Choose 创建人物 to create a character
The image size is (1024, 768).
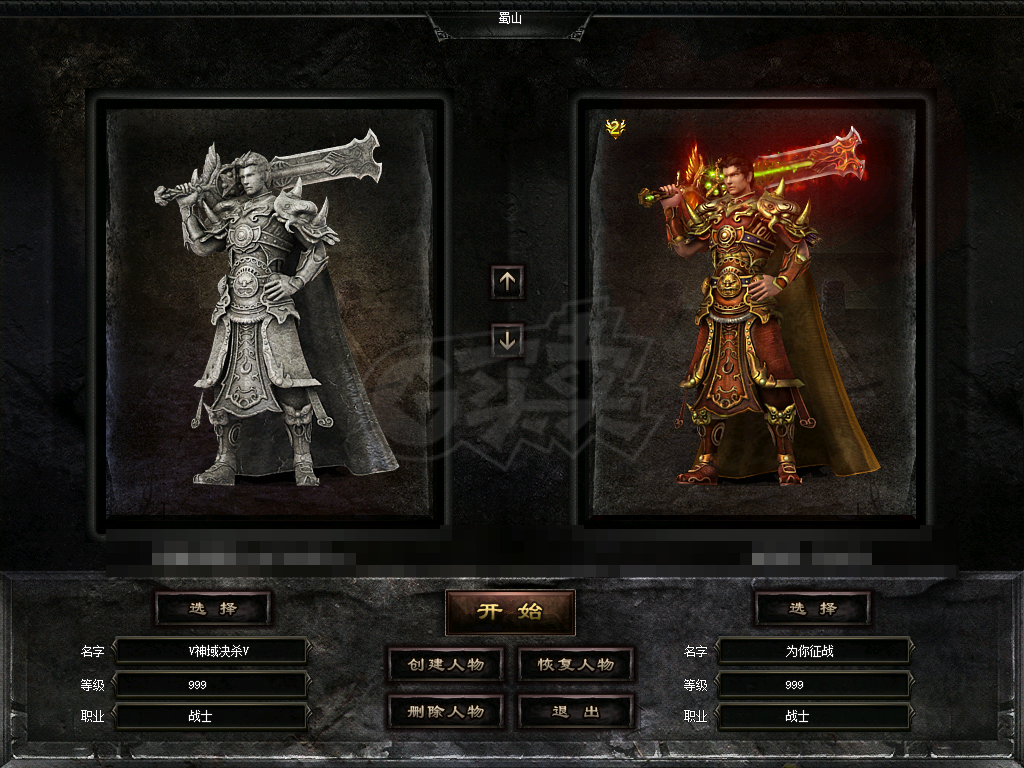(445, 665)
